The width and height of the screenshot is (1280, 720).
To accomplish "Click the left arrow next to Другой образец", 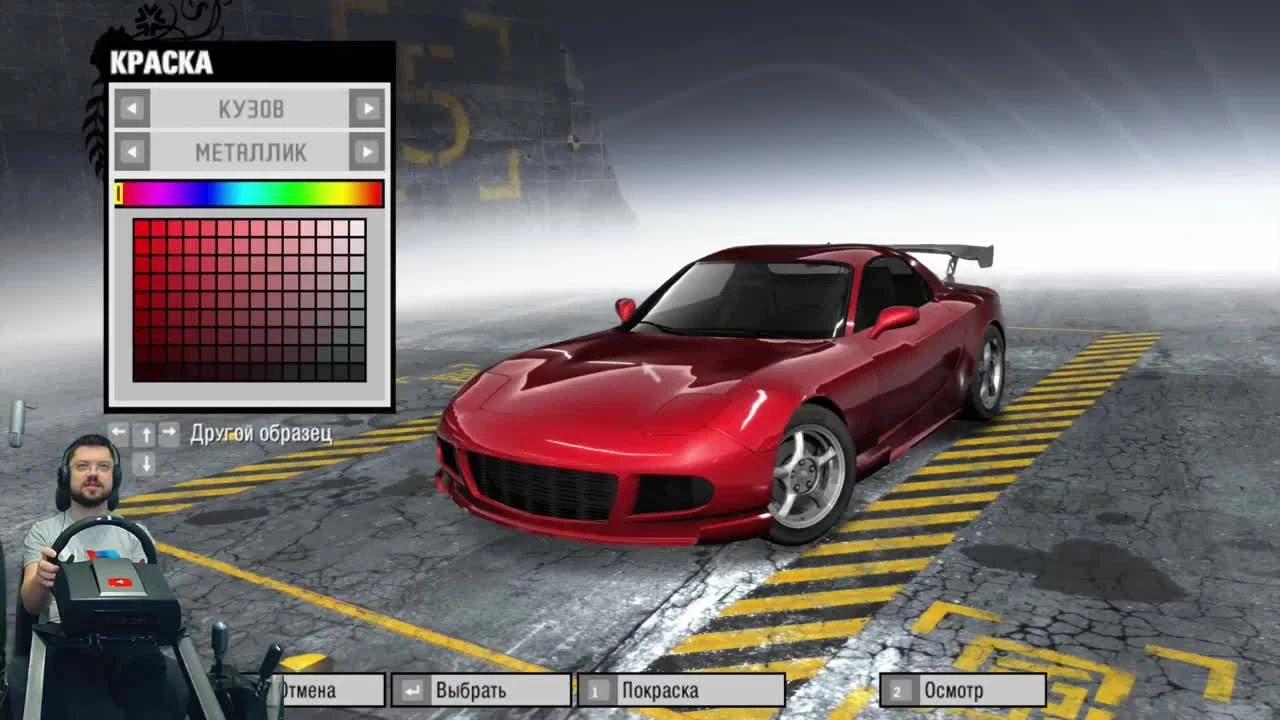I will [x=117, y=433].
